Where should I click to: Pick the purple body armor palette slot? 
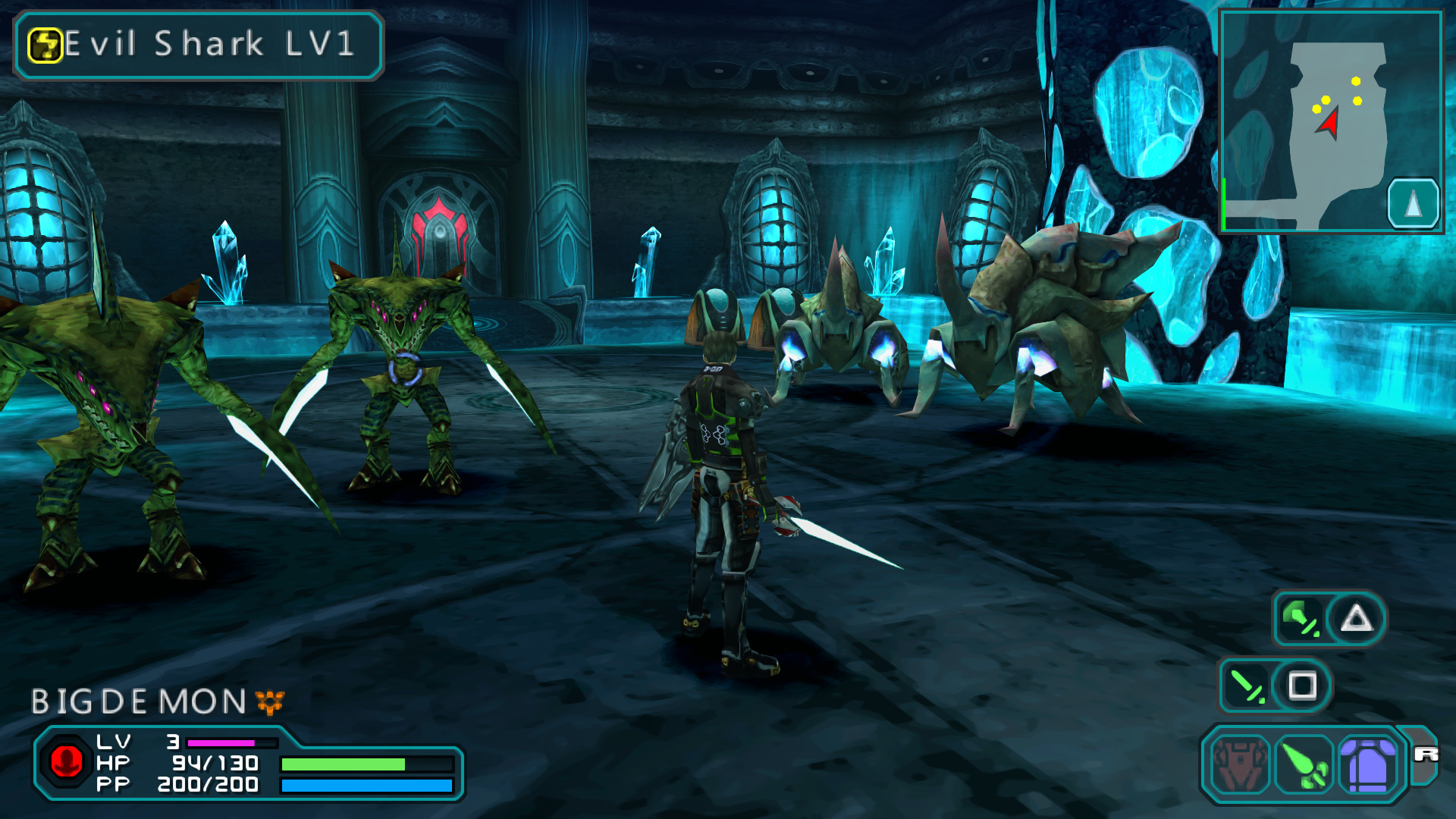pyautogui.click(x=1368, y=764)
